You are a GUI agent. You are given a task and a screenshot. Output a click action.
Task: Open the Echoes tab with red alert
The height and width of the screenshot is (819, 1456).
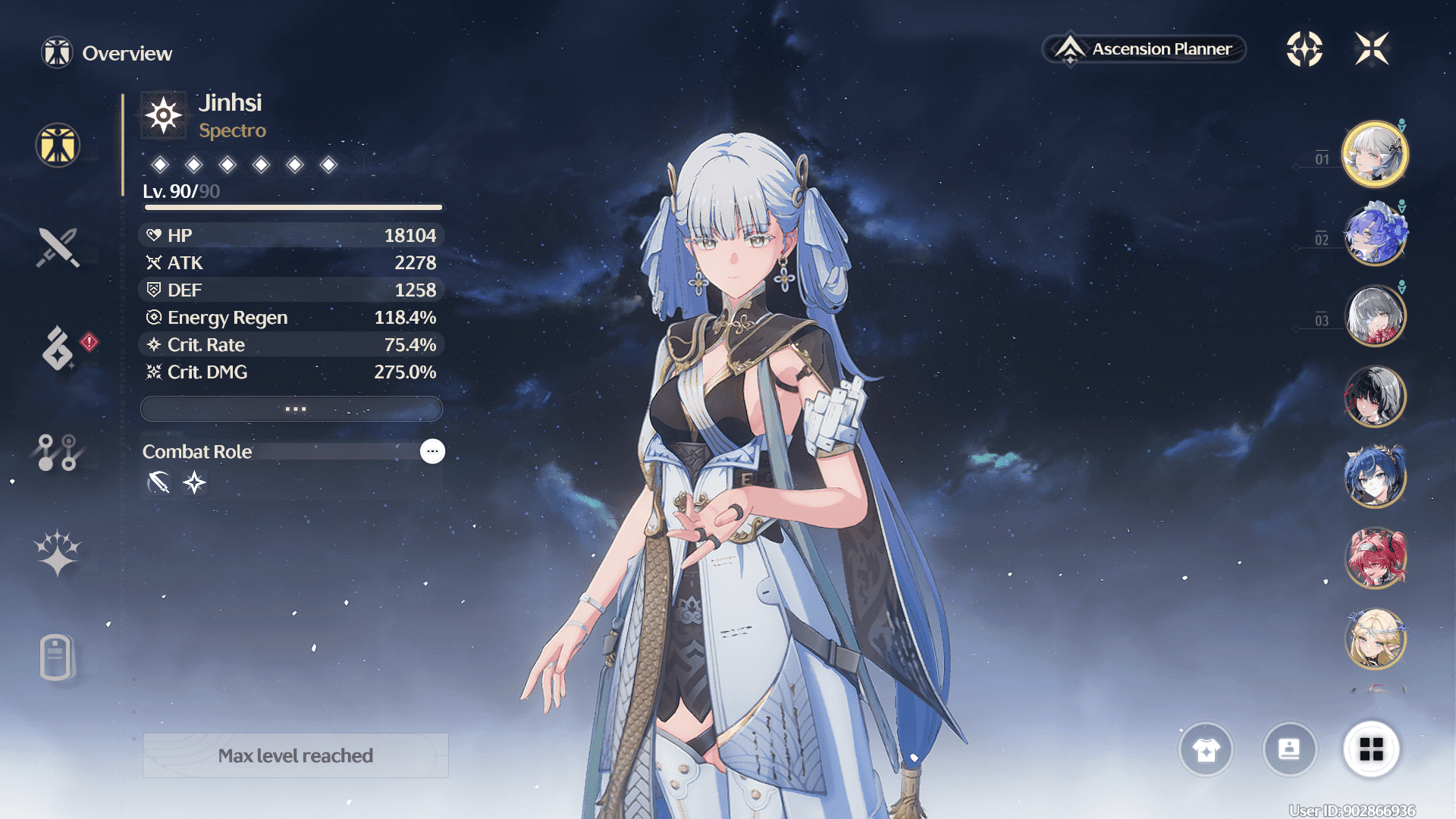59,348
